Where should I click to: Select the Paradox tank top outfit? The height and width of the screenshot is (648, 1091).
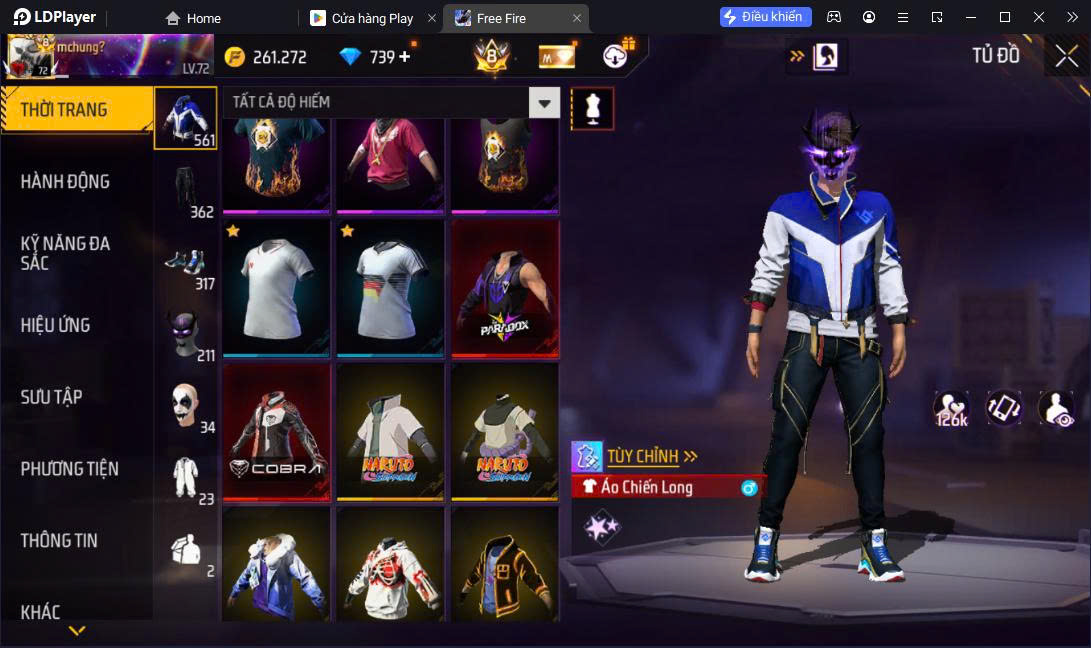point(504,288)
